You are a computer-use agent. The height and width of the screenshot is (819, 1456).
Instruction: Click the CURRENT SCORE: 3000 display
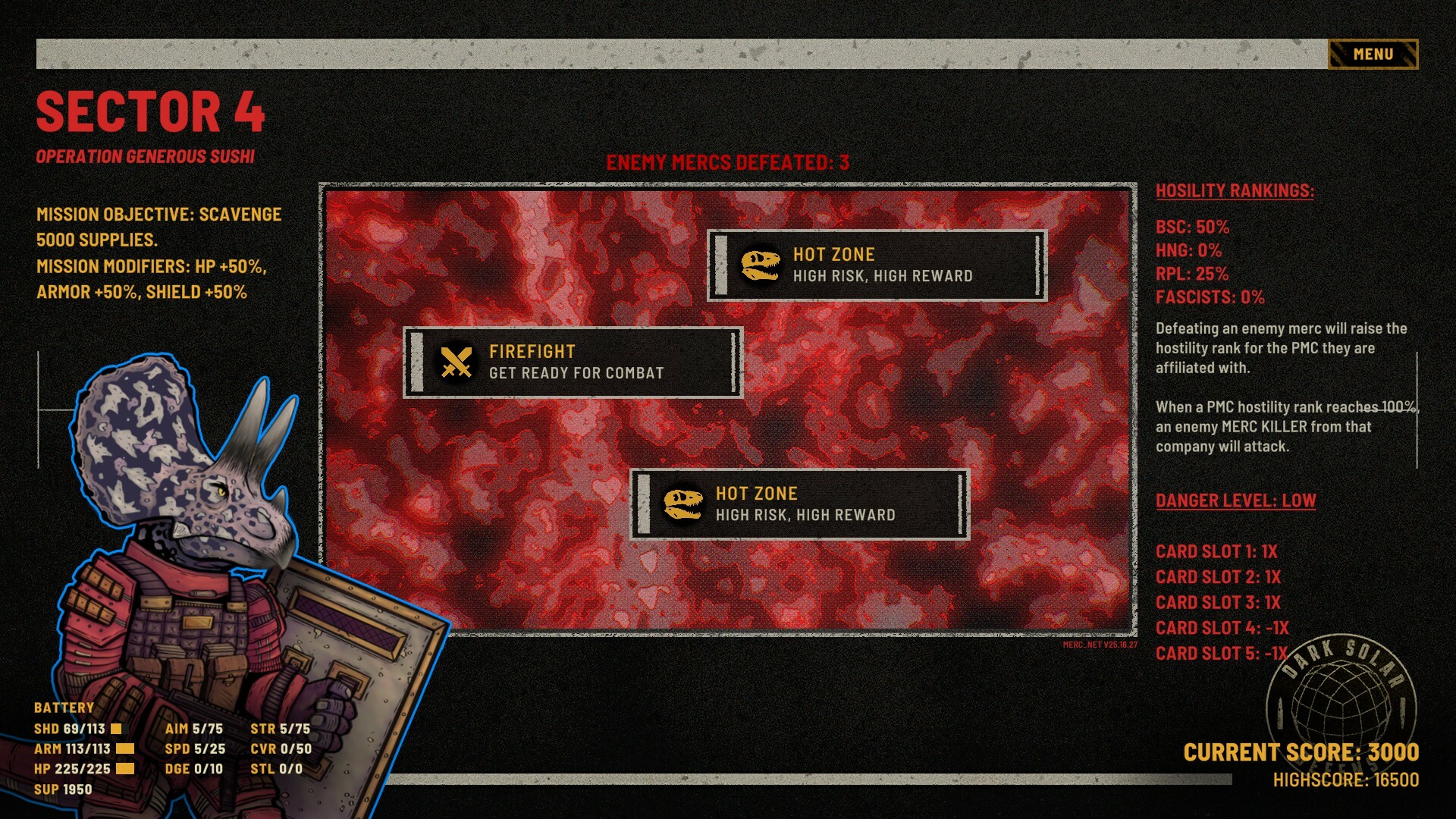(1304, 752)
